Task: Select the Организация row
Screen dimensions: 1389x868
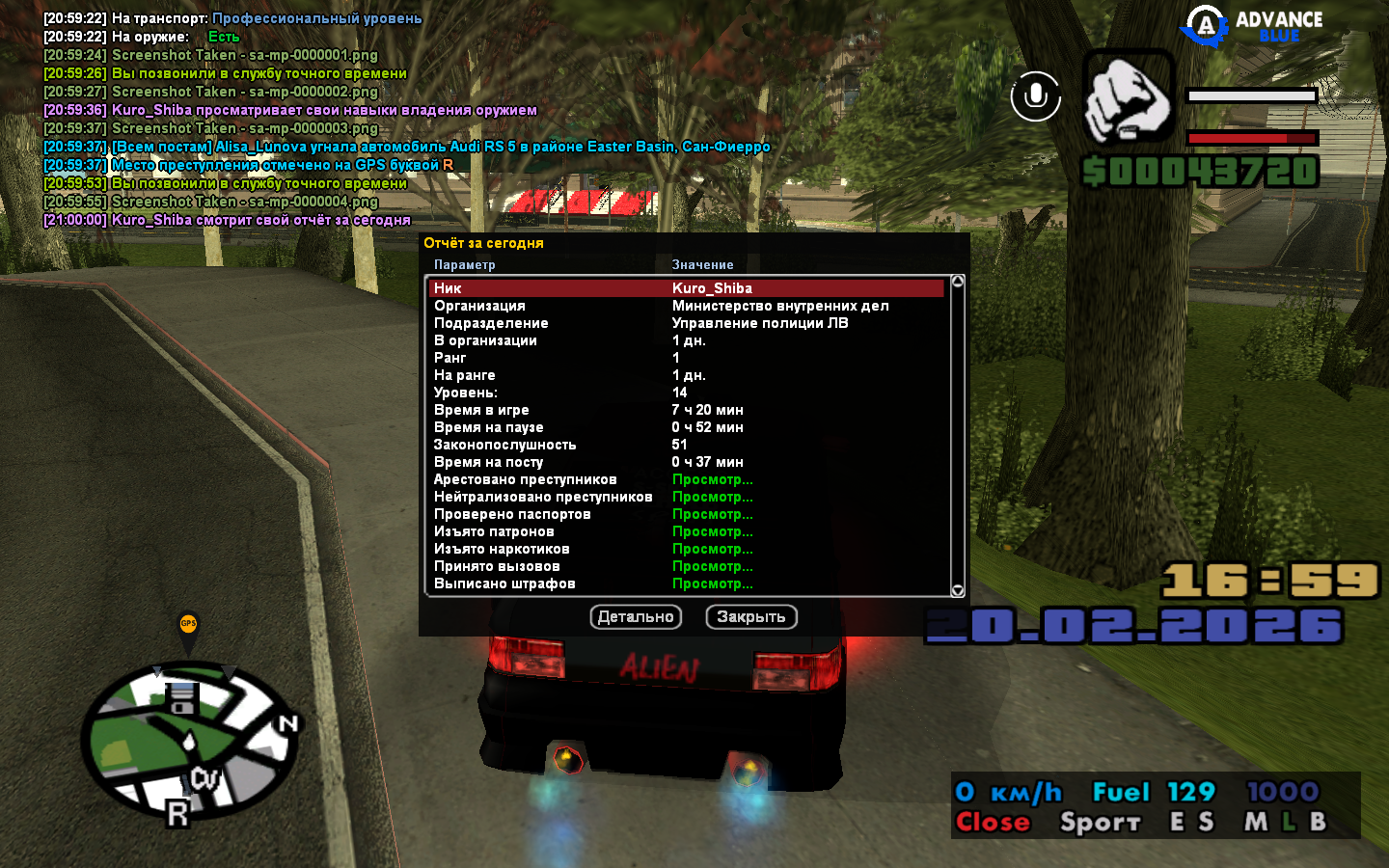Action: click(686, 306)
